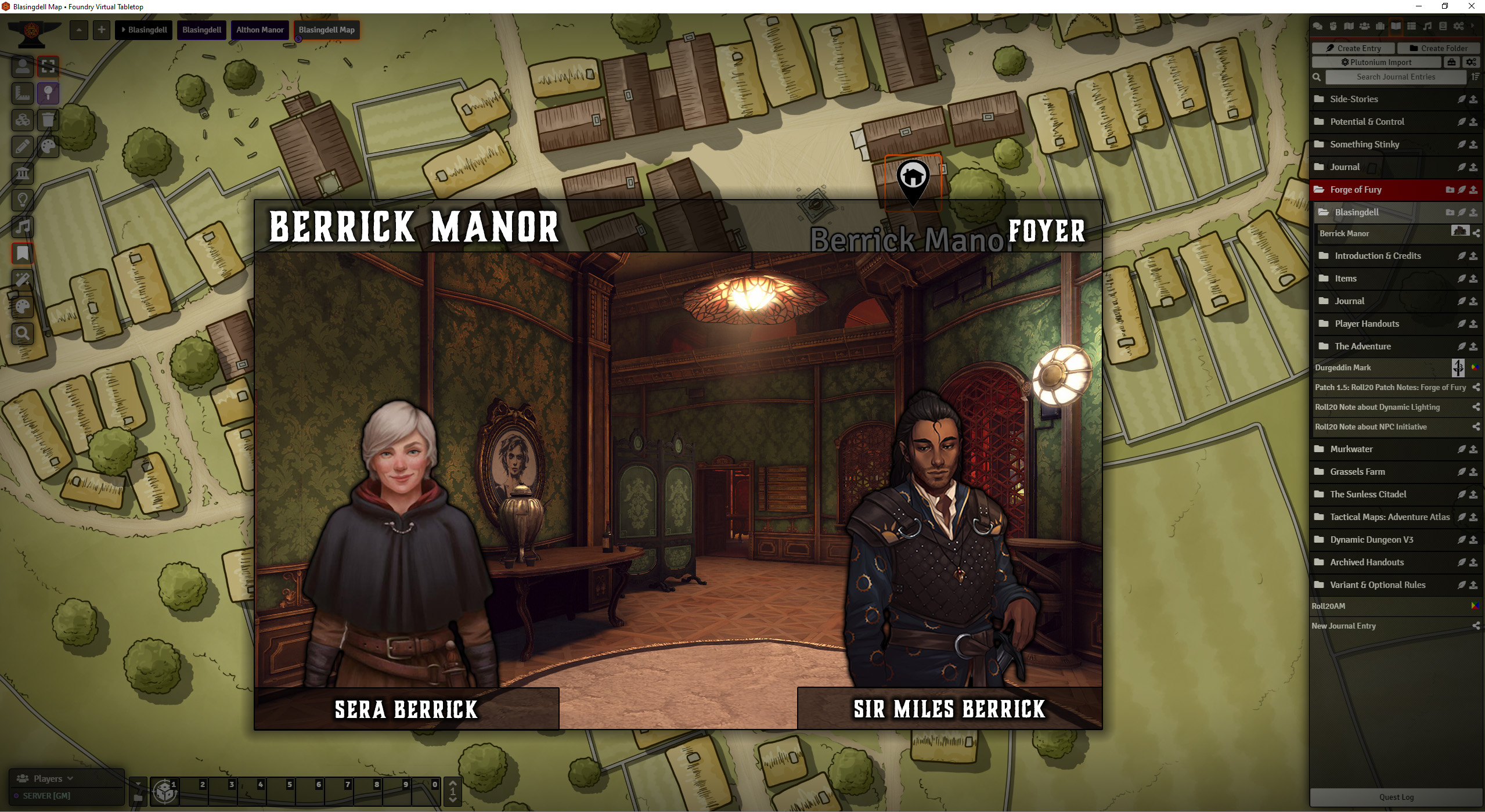
Task: Click the color icon on the Roll20AM entry
Action: pyautogui.click(x=1476, y=605)
